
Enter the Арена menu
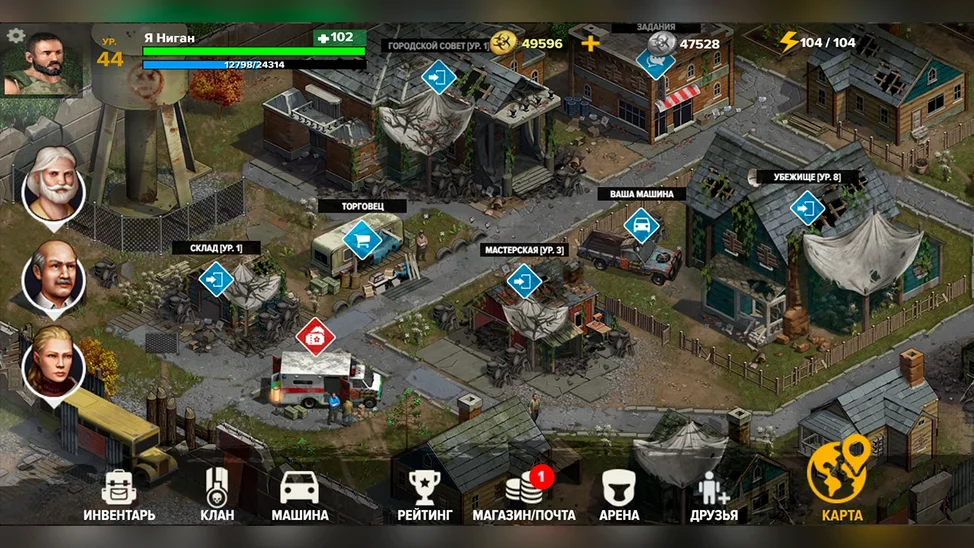click(x=619, y=495)
